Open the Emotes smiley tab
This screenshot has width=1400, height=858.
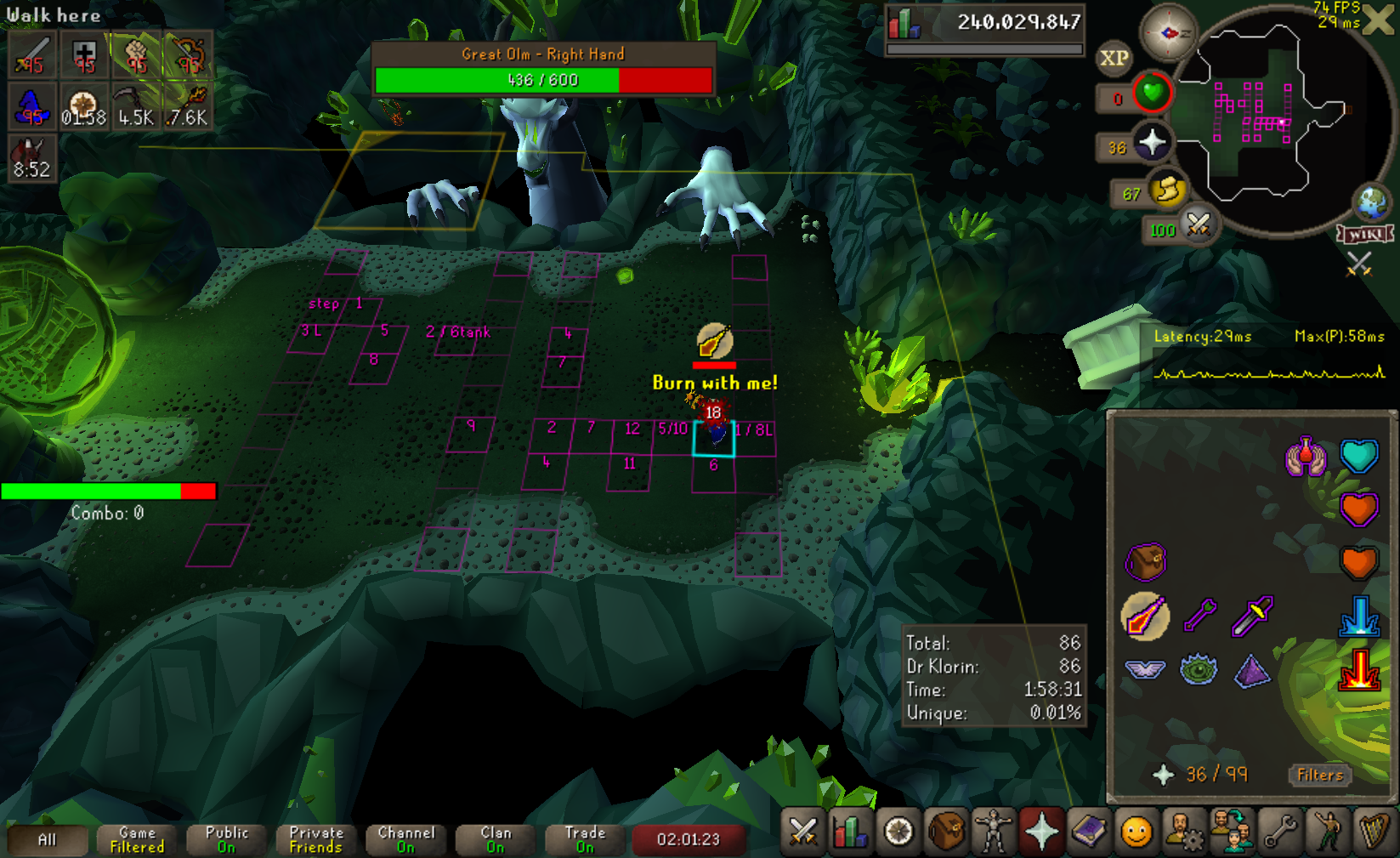tap(1136, 832)
